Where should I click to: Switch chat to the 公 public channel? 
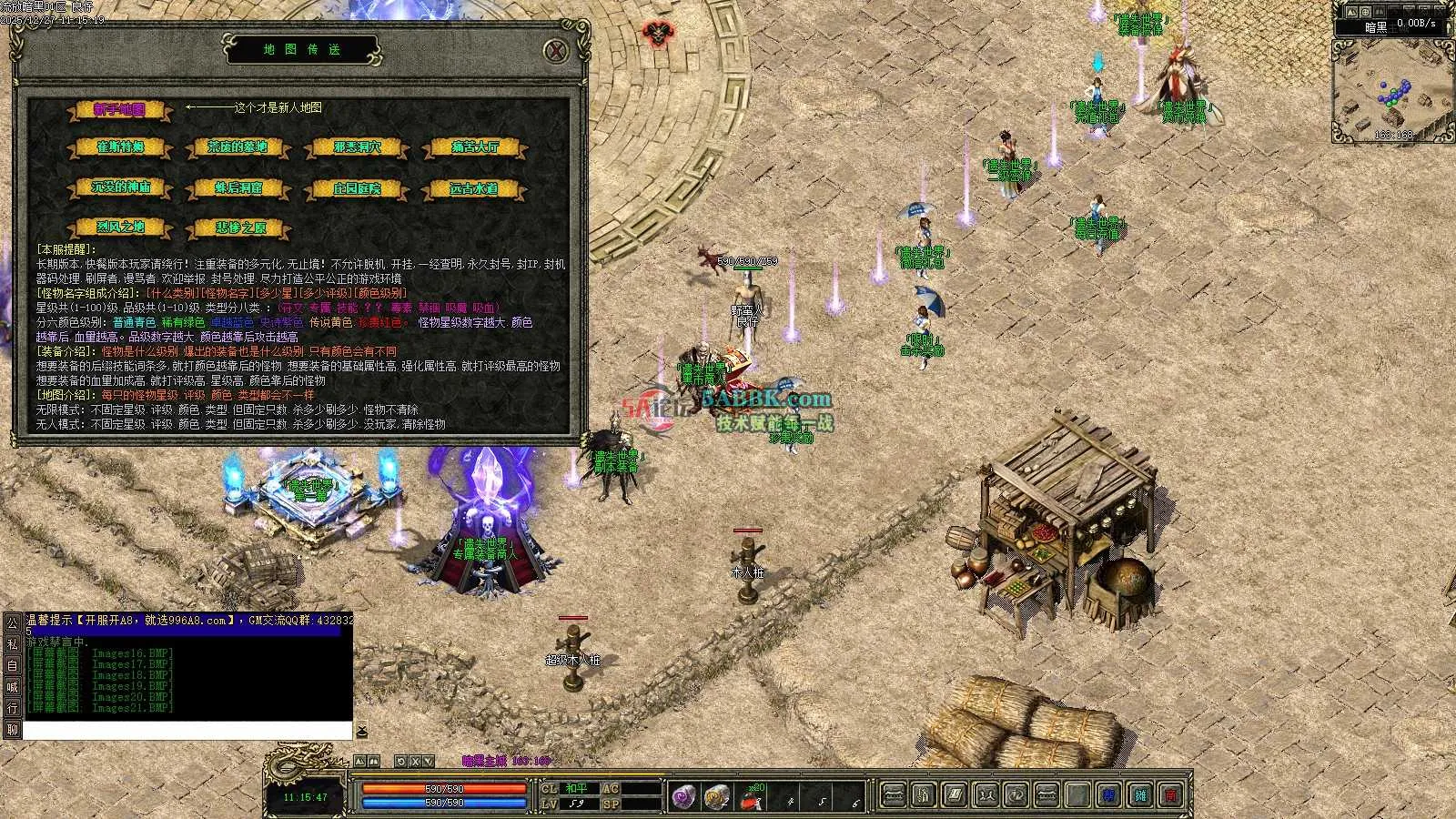click(x=12, y=623)
